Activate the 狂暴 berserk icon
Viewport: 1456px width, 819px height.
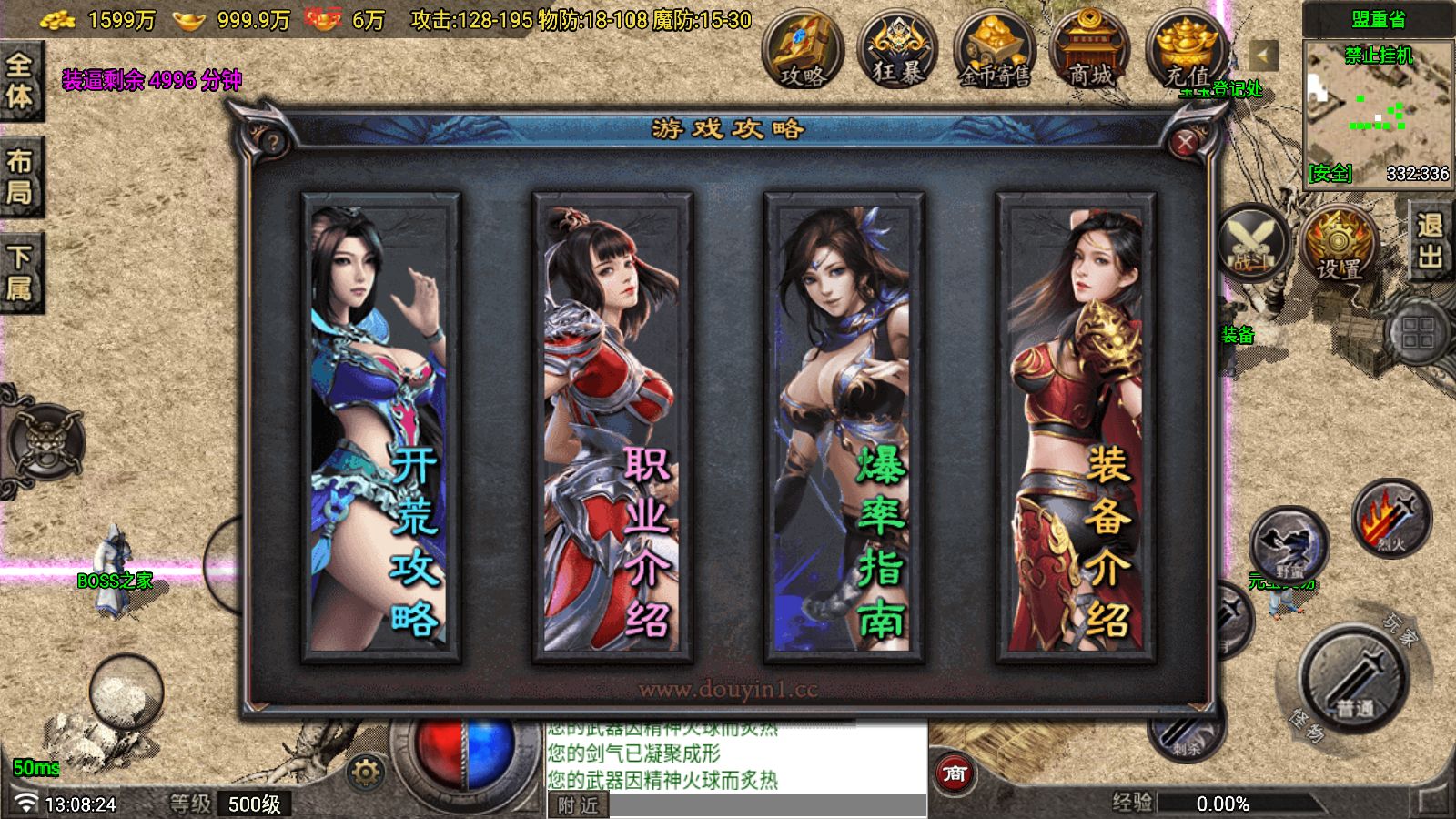tap(898, 52)
